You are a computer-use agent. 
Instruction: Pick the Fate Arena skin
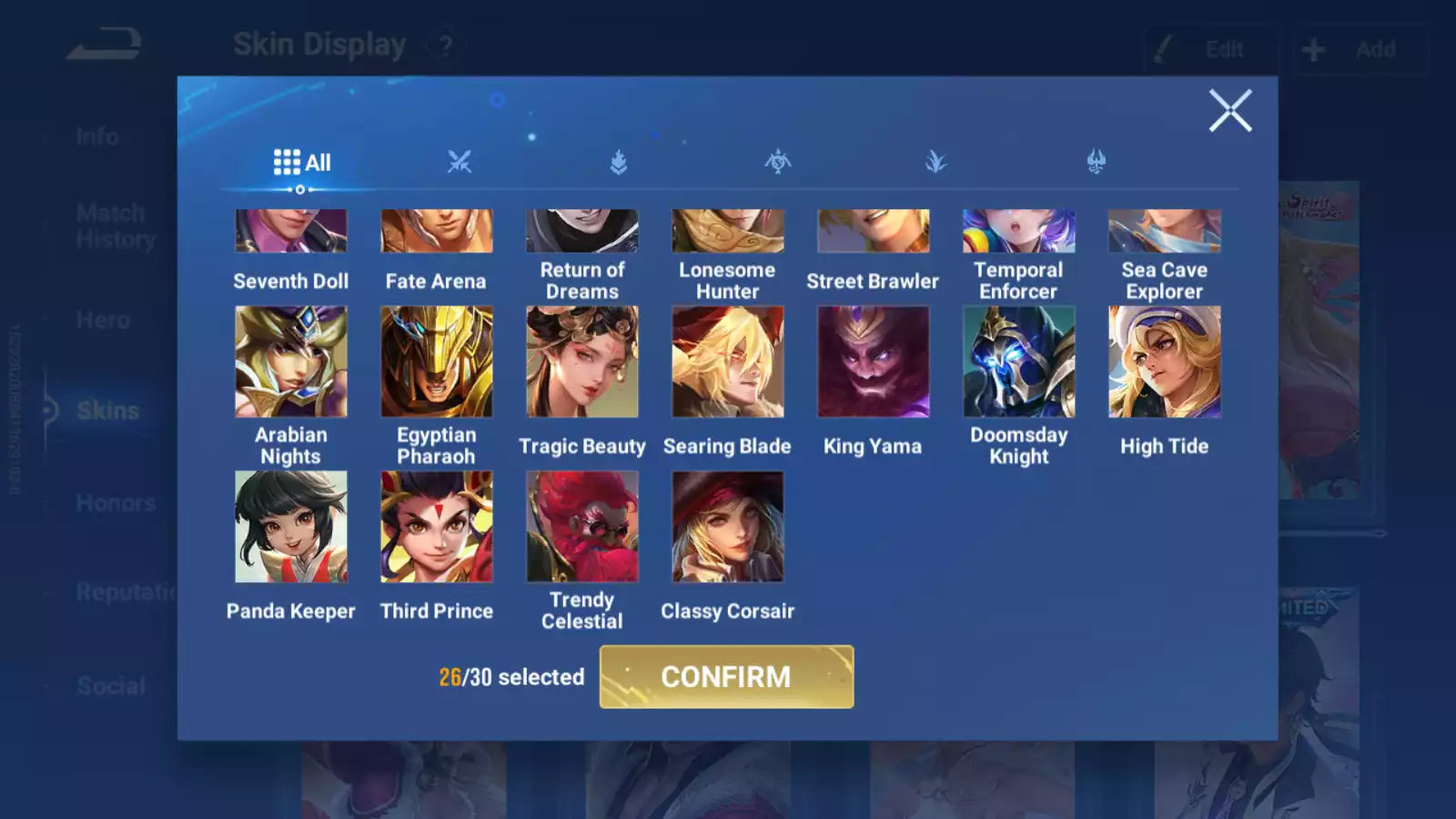pyautogui.click(x=437, y=232)
